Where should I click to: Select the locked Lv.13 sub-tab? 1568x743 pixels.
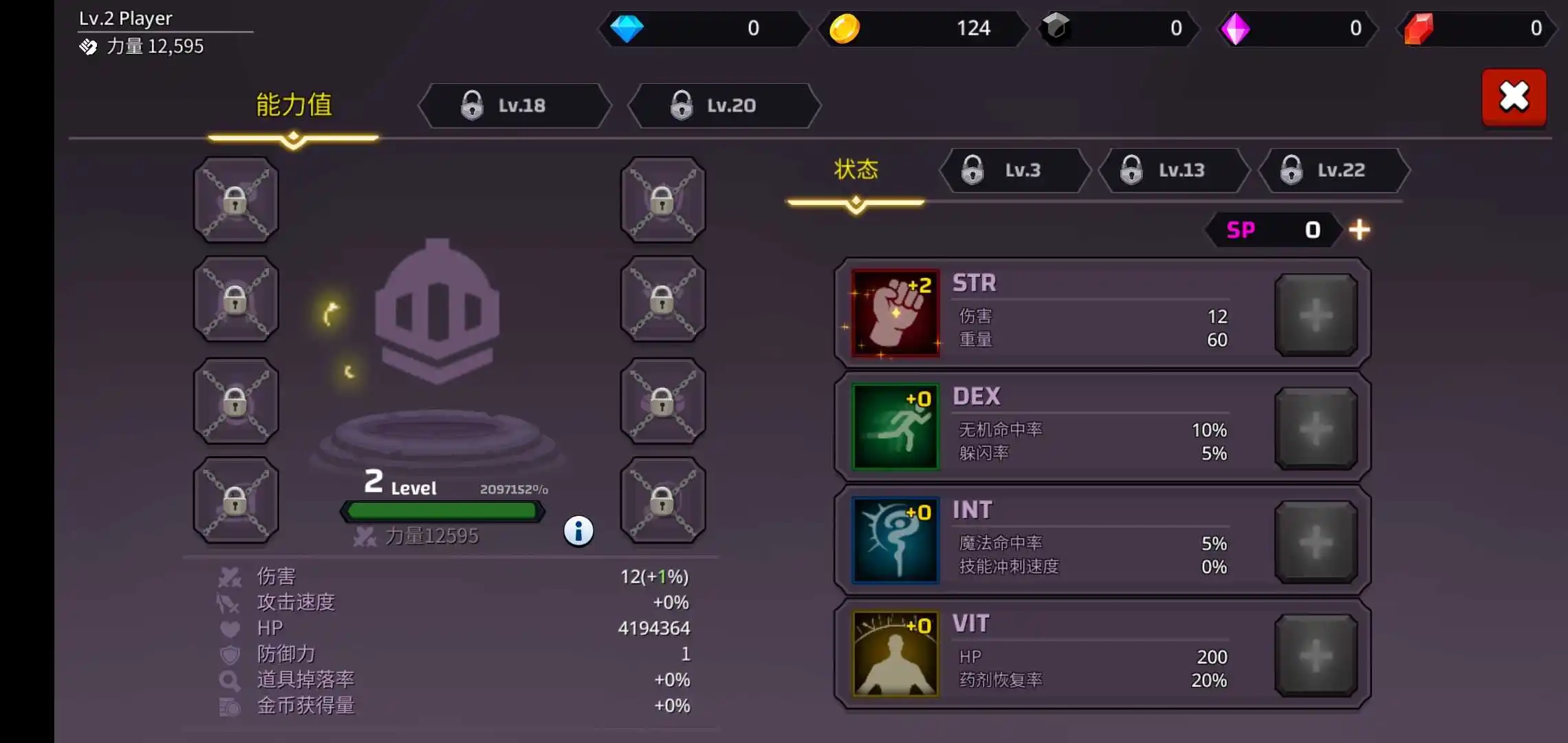point(1173,170)
